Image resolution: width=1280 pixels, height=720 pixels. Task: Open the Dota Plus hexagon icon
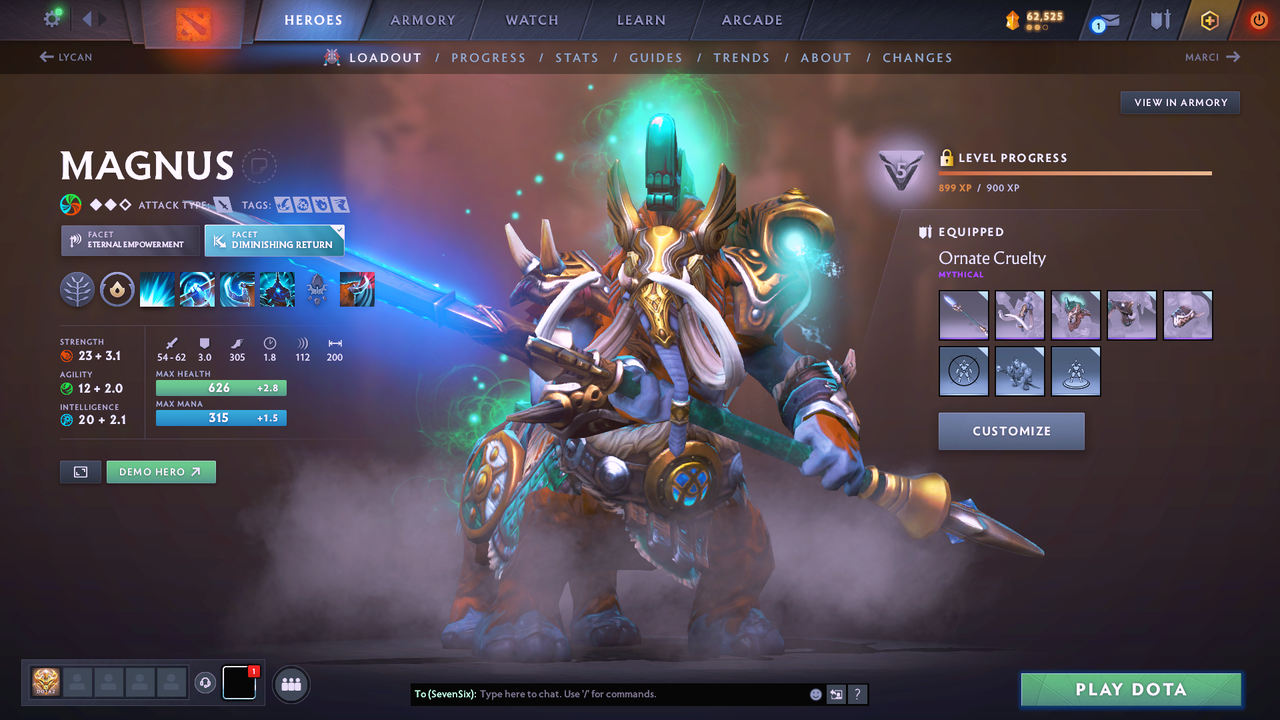[x=1209, y=19]
